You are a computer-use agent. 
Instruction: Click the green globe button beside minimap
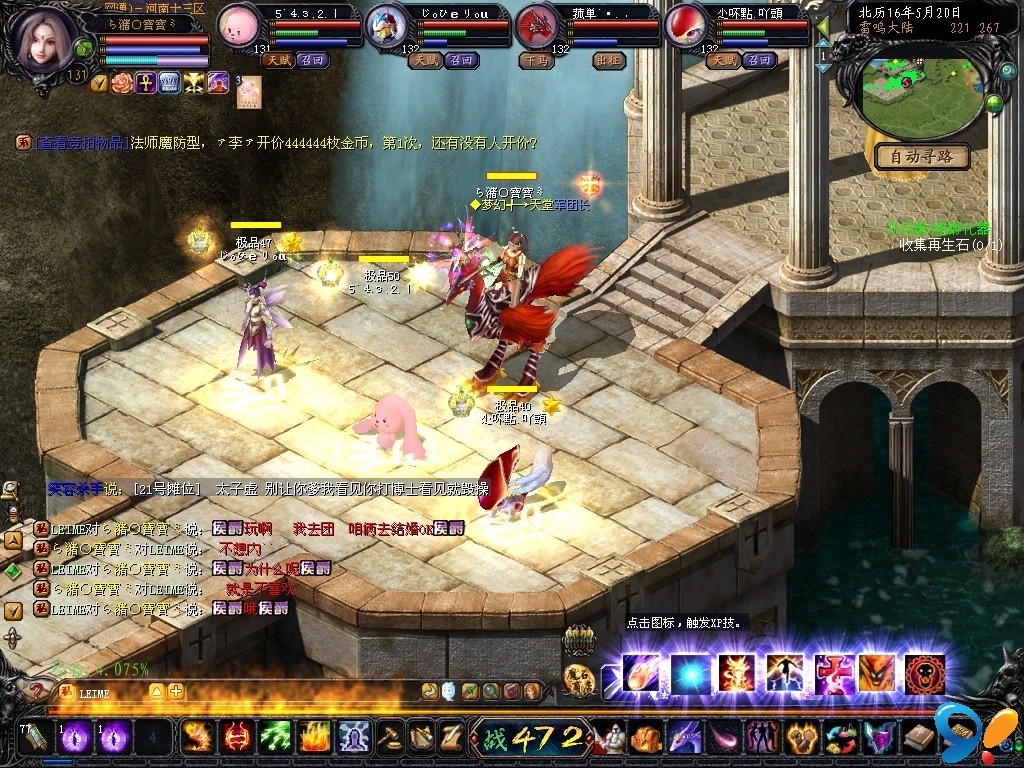click(993, 102)
